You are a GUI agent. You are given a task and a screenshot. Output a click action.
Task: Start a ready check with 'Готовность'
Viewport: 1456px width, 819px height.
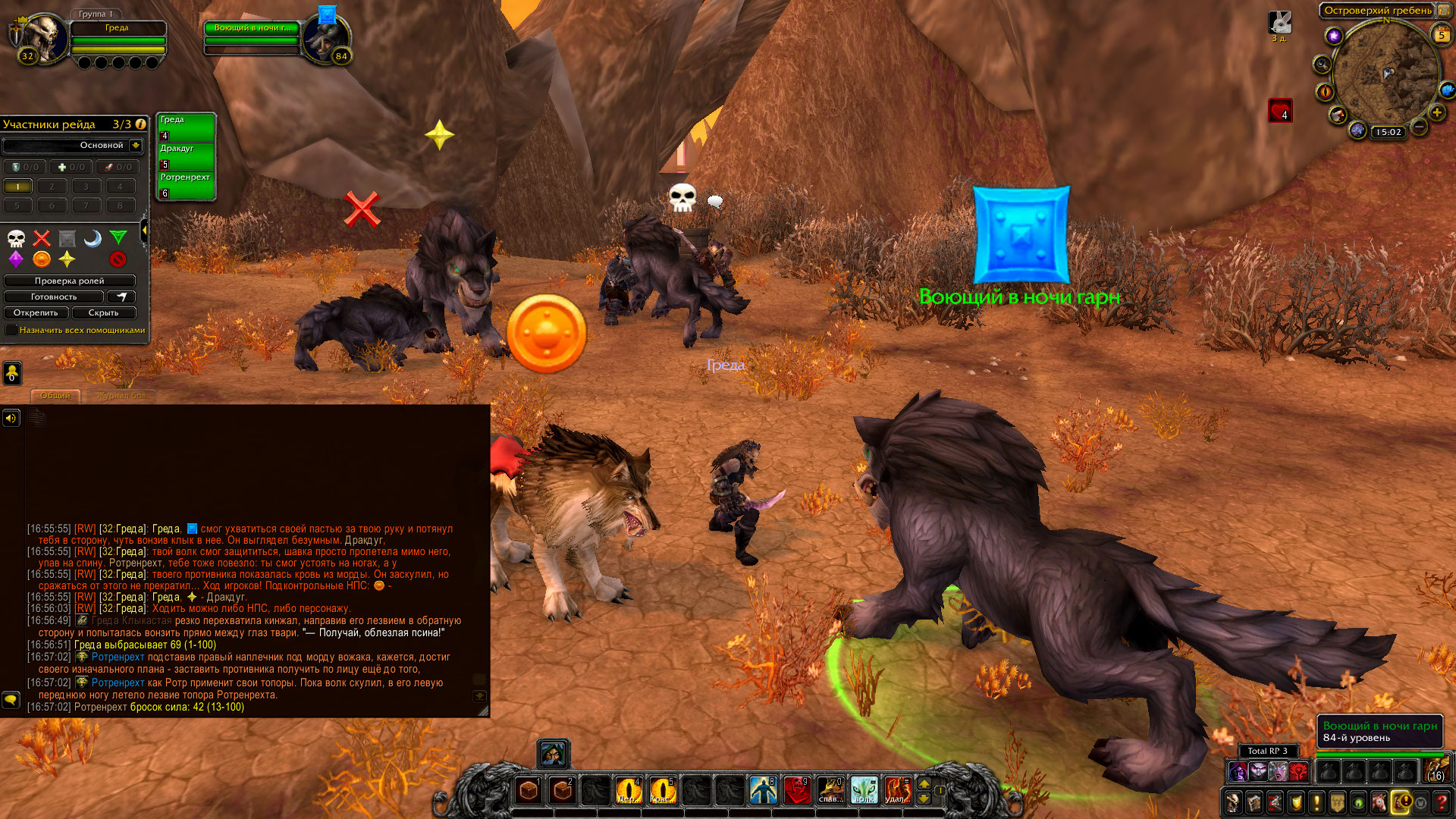[x=53, y=297]
